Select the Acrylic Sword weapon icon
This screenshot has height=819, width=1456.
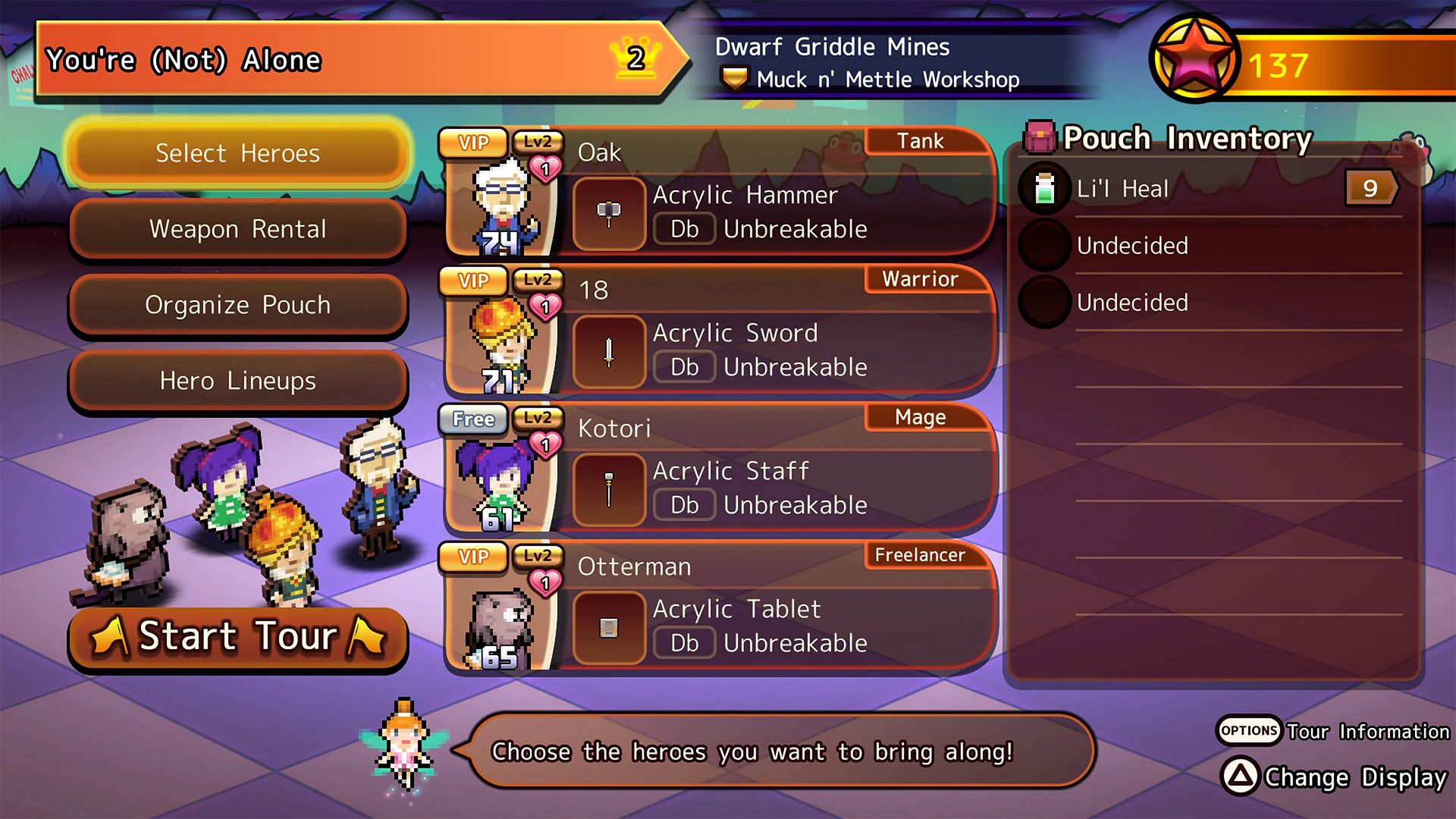[609, 352]
